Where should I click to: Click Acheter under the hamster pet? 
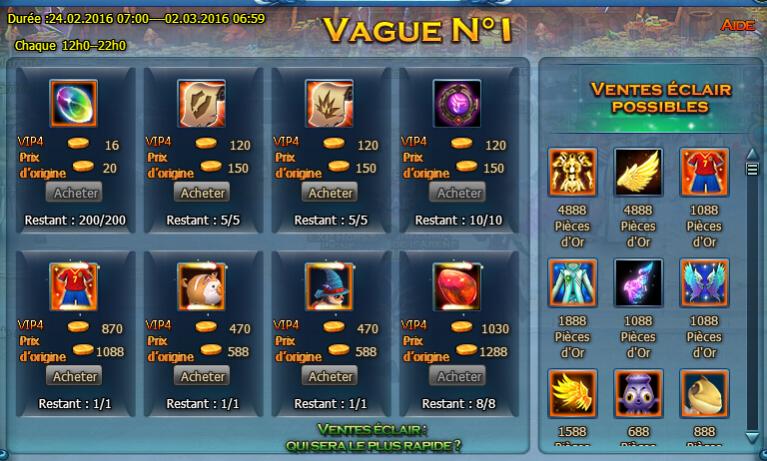(203, 376)
